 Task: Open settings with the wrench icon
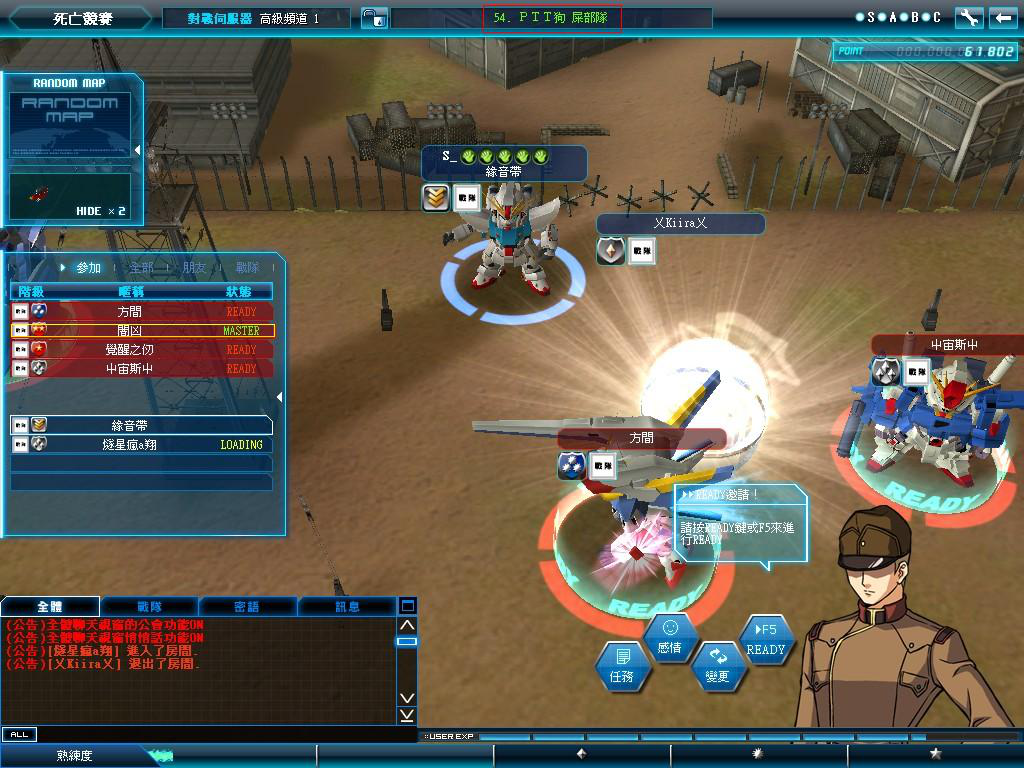[x=968, y=18]
